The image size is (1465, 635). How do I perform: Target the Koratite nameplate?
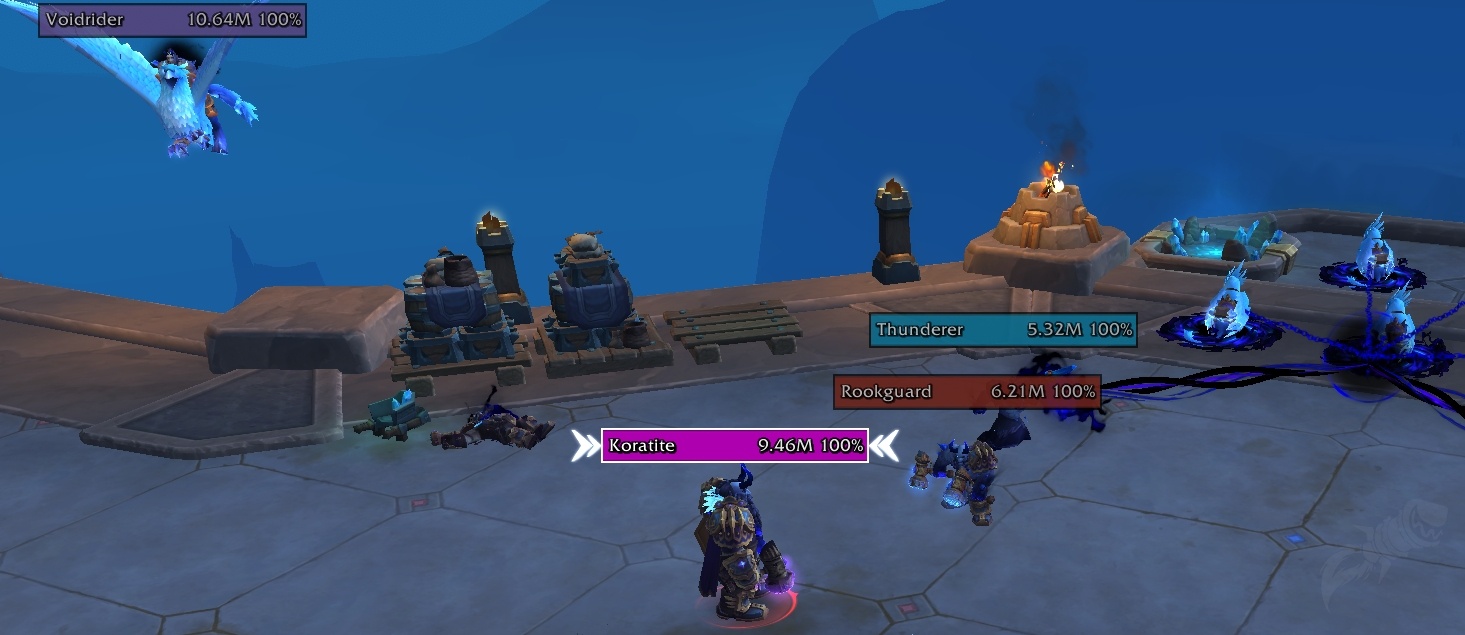coord(735,446)
